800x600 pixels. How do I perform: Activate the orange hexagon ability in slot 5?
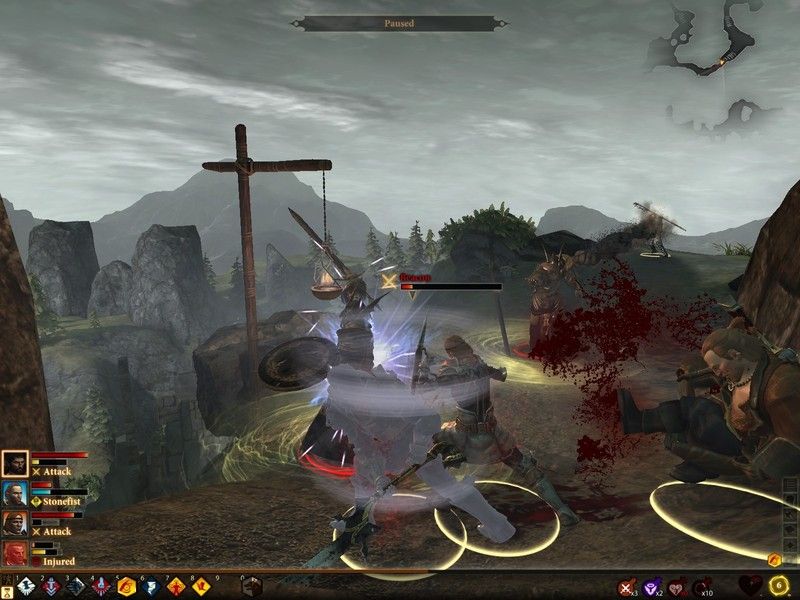[x=127, y=586]
